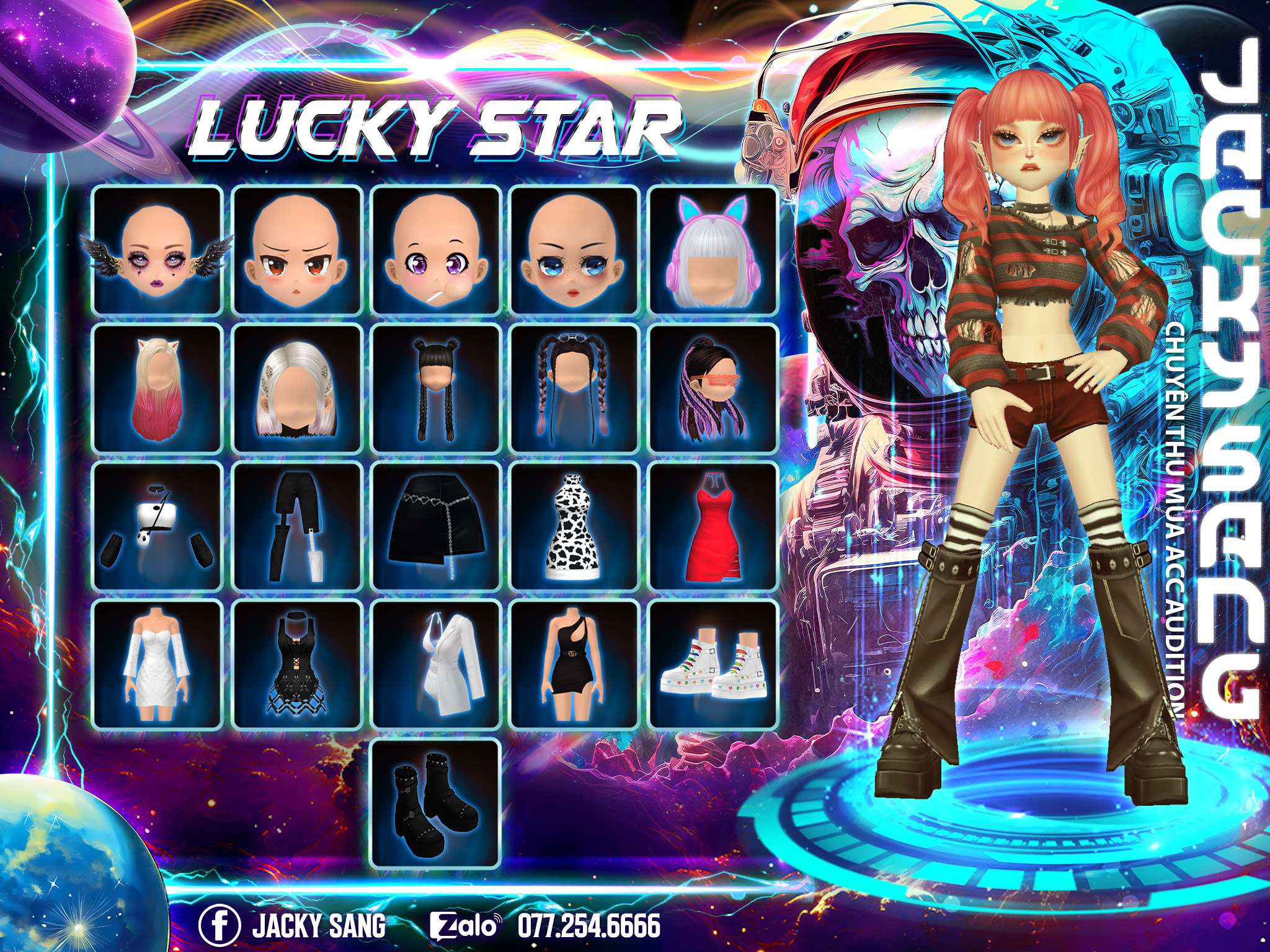Select the blonde-to-pink ombre hair
The height and width of the screenshot is (952, 1270).
pyautogui.click(x=157, y=389)
